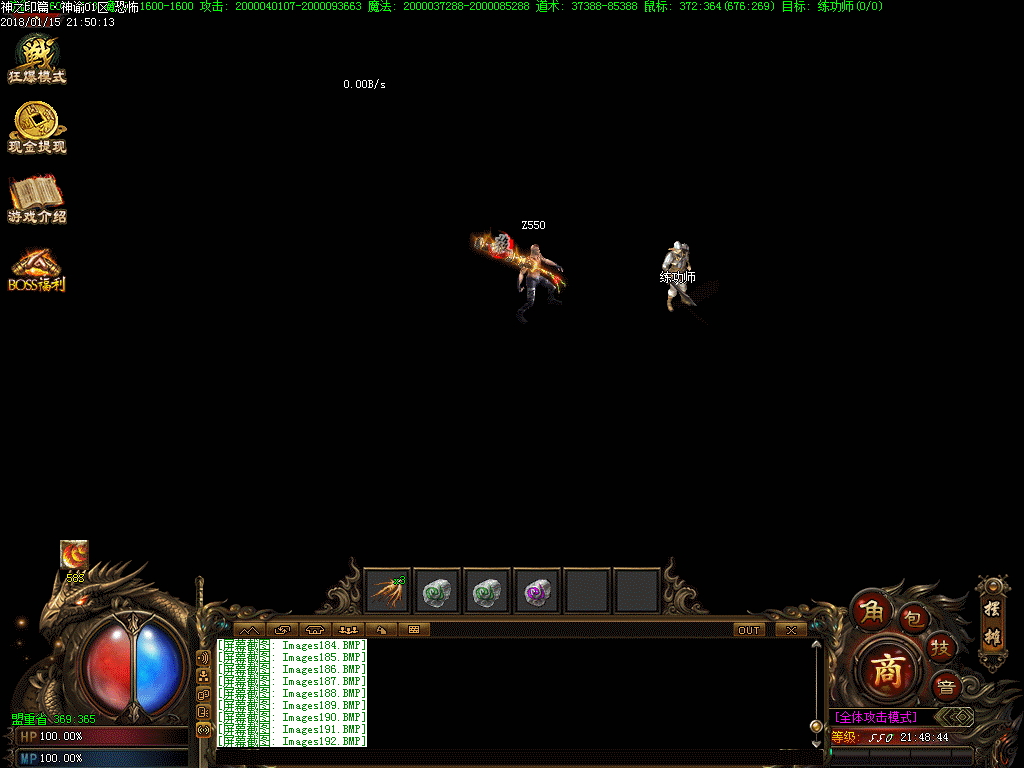Image resolution: width=1024 pixels, height=768 pixels.
Task: Open the 游戏介绍 game introduction book
Action: [x=37, y=198]
